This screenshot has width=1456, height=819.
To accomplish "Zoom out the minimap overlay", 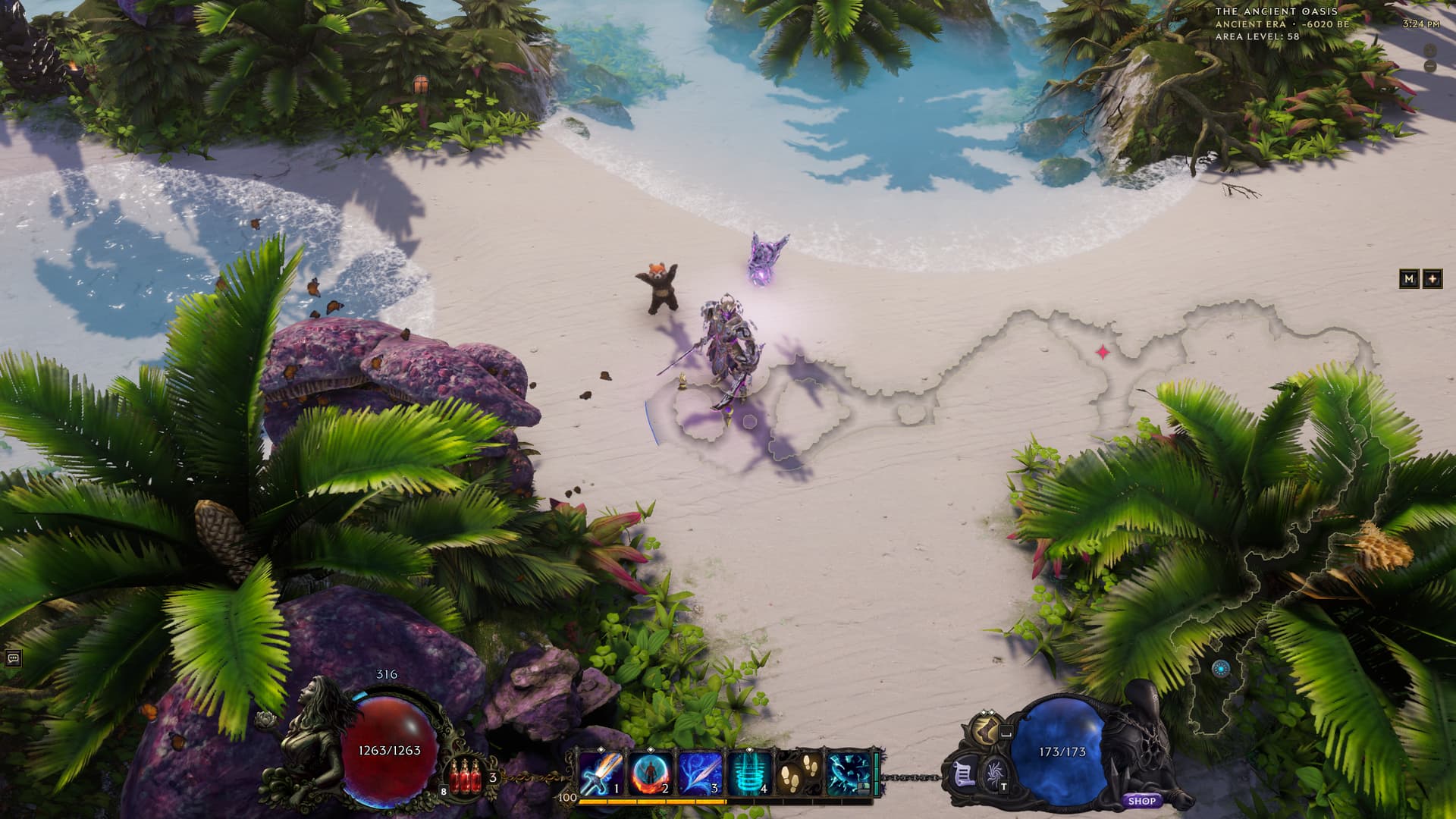I will (x=1430, y=67).
